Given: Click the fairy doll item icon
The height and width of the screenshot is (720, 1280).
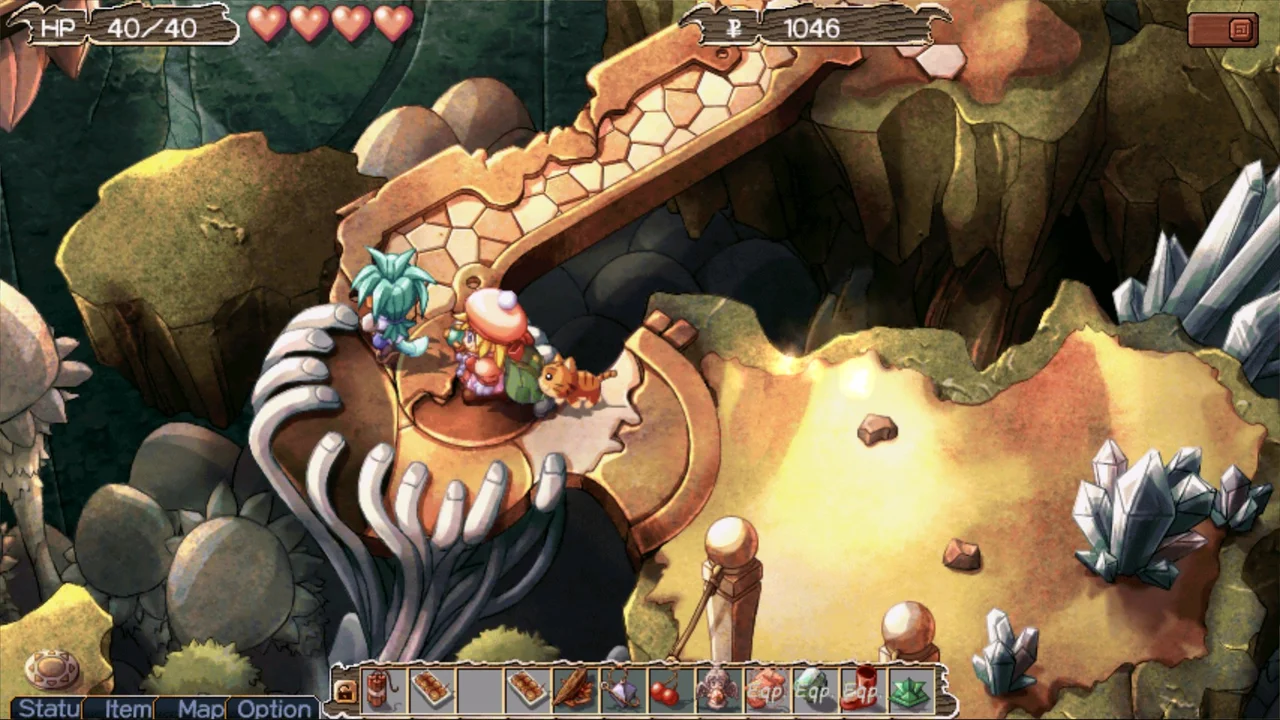Looking at the screenshot, I should click(718, 690).
